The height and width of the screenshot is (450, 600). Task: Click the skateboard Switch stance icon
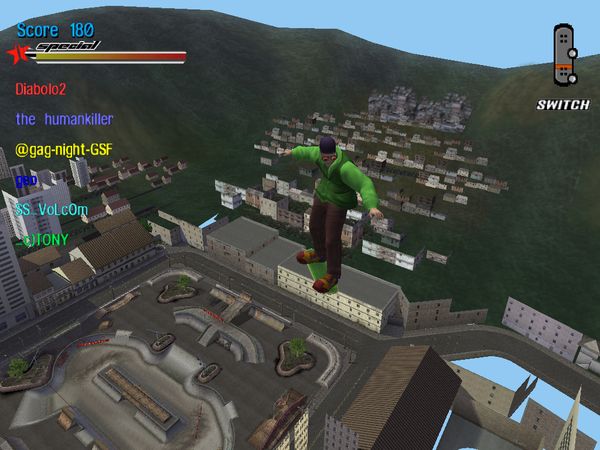coord(564,56)
